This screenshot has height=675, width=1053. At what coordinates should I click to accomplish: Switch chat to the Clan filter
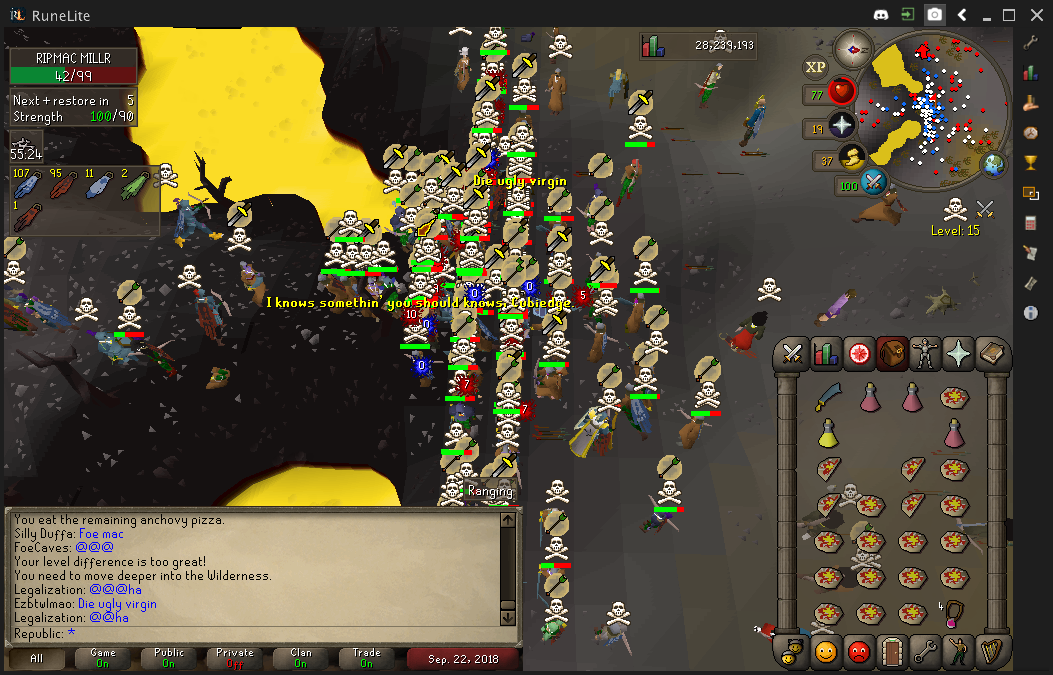pos(301,658)
